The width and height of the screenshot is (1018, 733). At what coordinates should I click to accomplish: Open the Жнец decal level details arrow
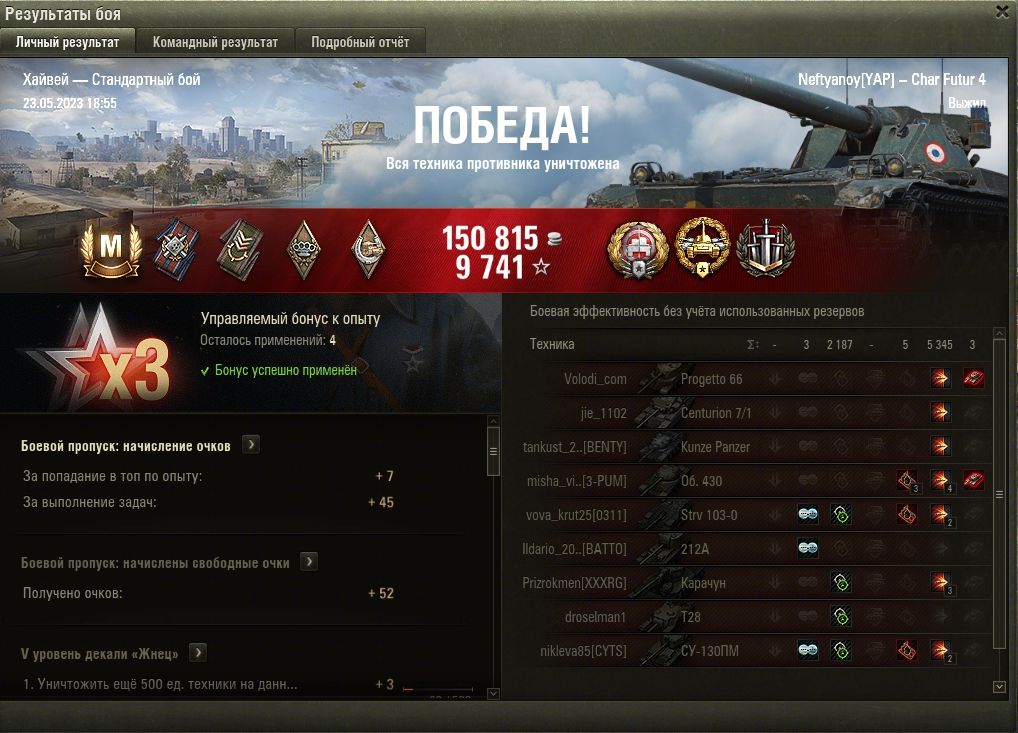click(x=198, y=653)
